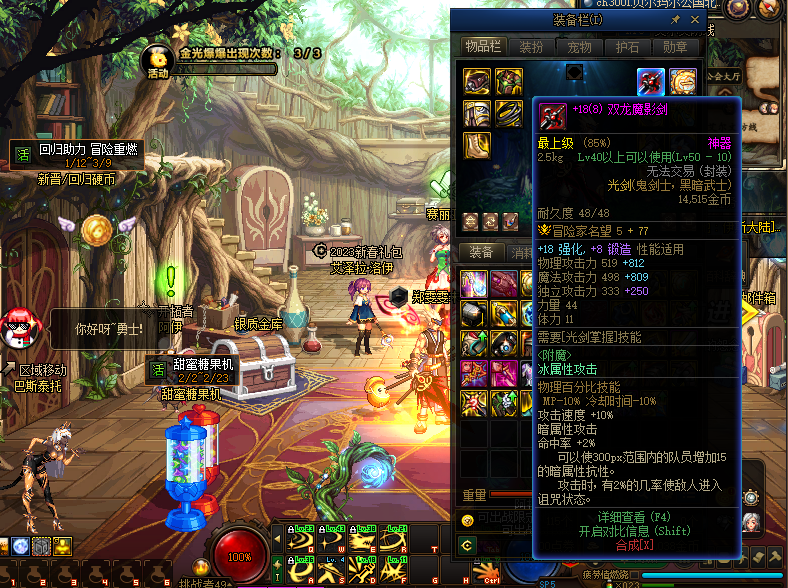Select the 护石 tab
This screenshot has height=588, width=788.
[629, 47]
